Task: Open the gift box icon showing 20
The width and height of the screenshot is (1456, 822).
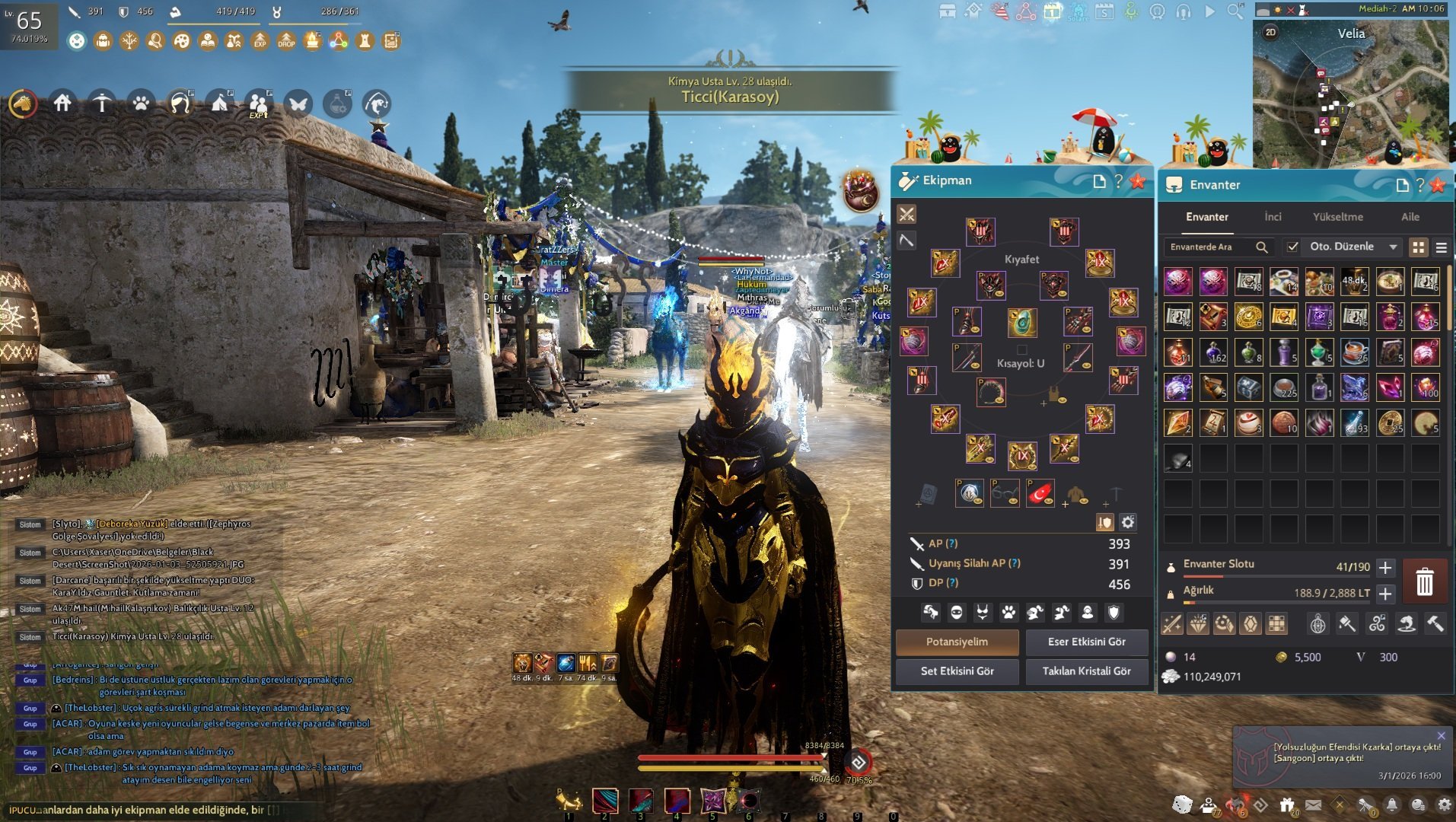Action: point(1286,803)
